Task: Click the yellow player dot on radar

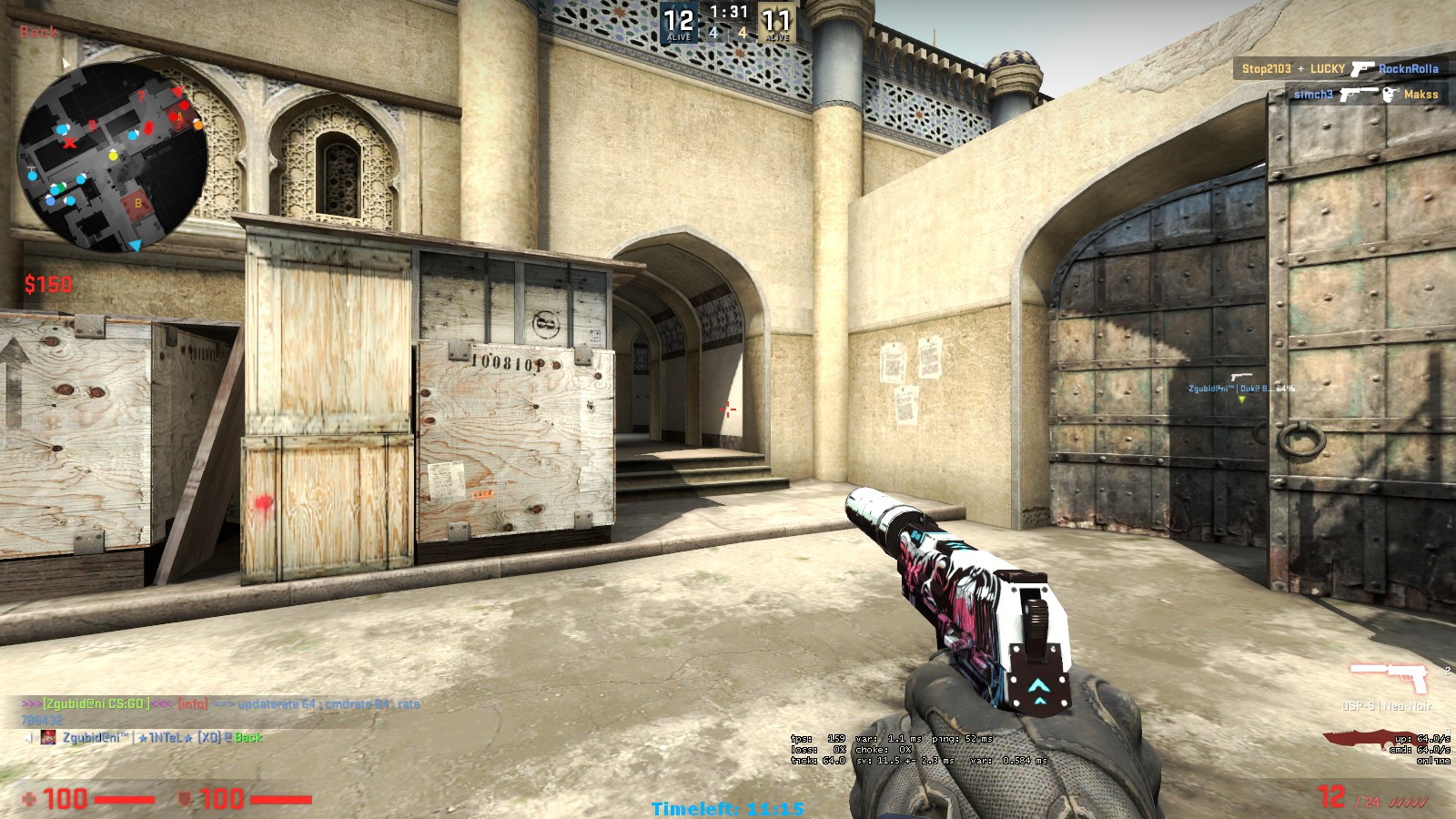Action: point(114,156)
